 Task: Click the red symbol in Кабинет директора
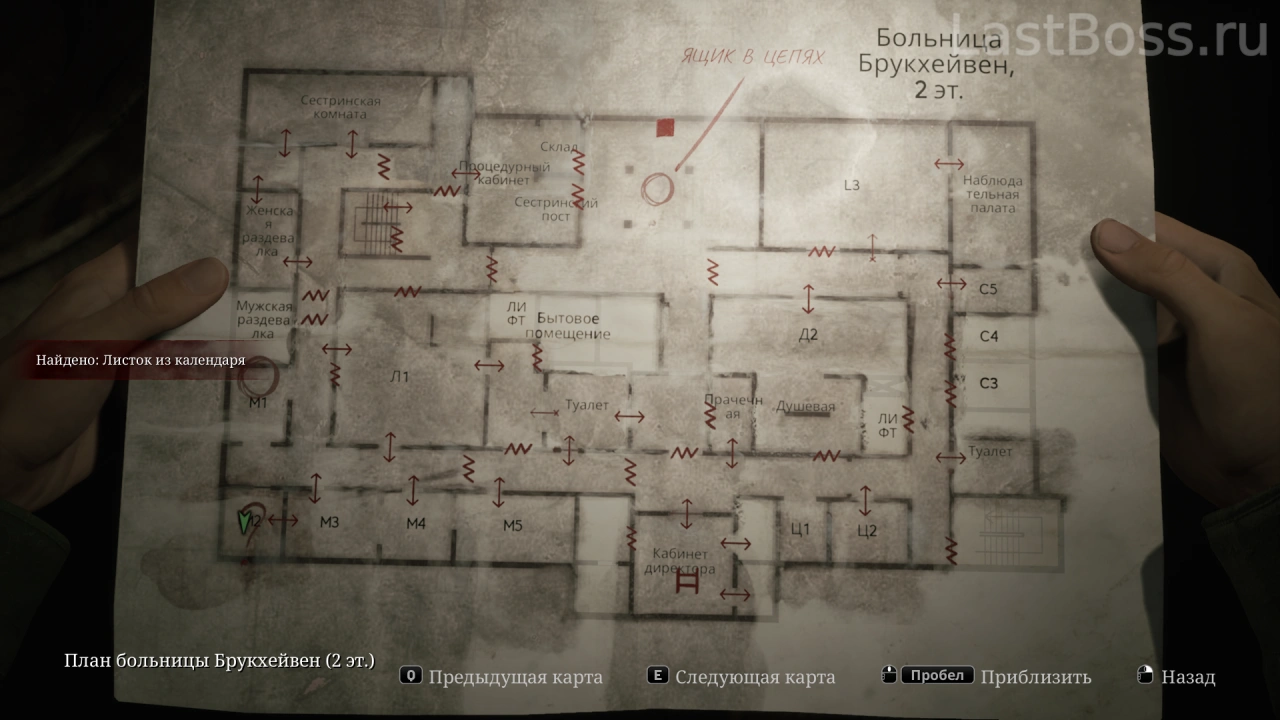tap(687, 583)
